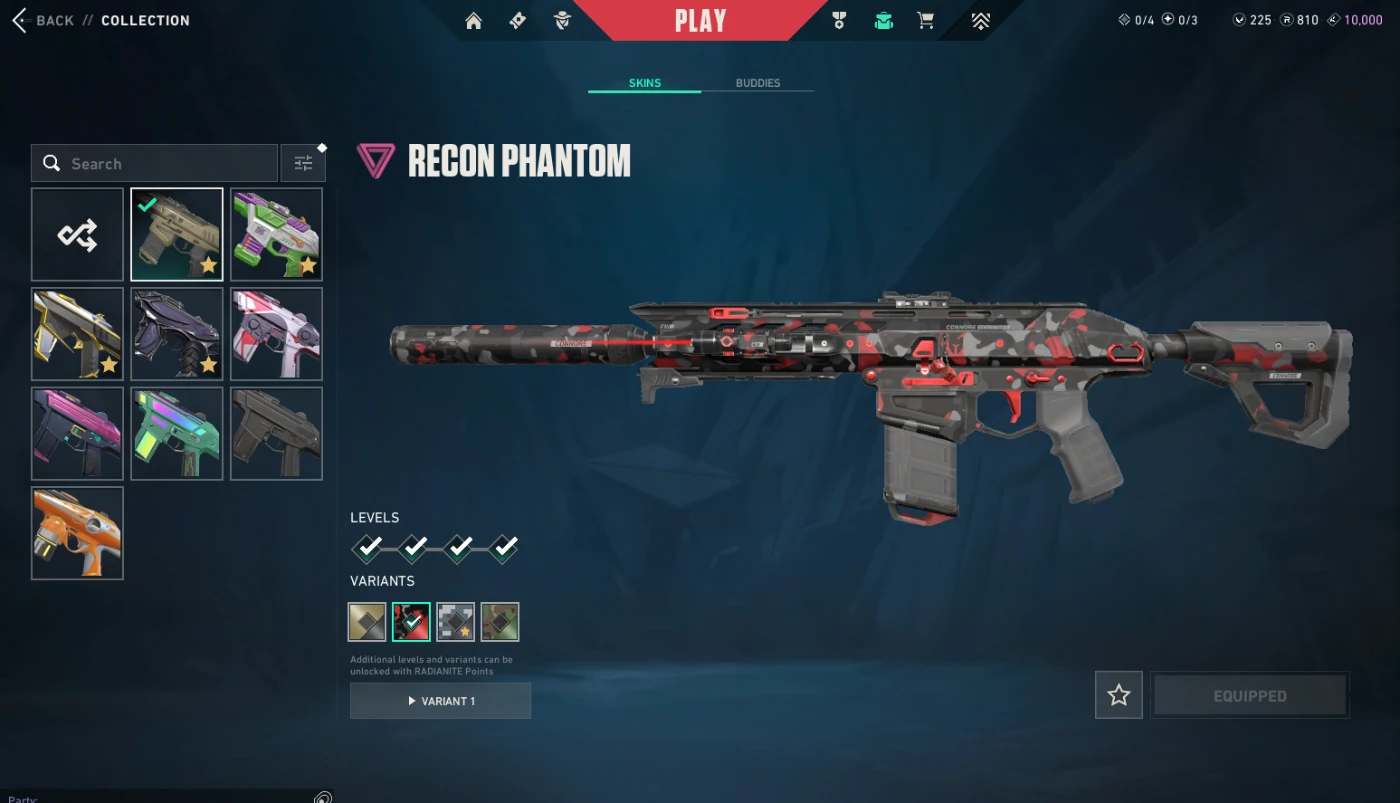Open the skin filter options
The width and height of the screenshot is (1400, 803).
click(303, 163)
